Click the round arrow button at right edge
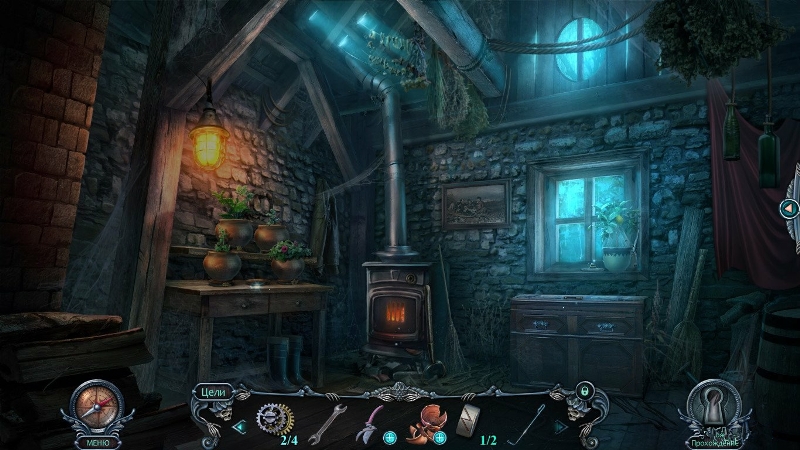Viewport: 800px width, 450px height. (x=788, y=208)
